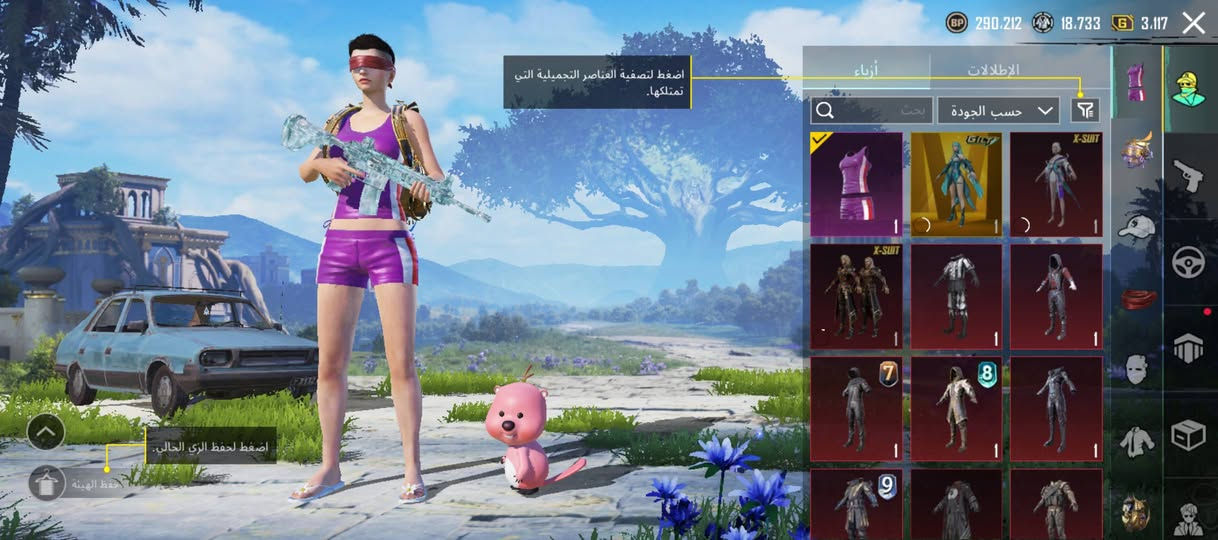Open the crate box category
This screenshot has height=540, width=1218.
[x=1190, y=434]
